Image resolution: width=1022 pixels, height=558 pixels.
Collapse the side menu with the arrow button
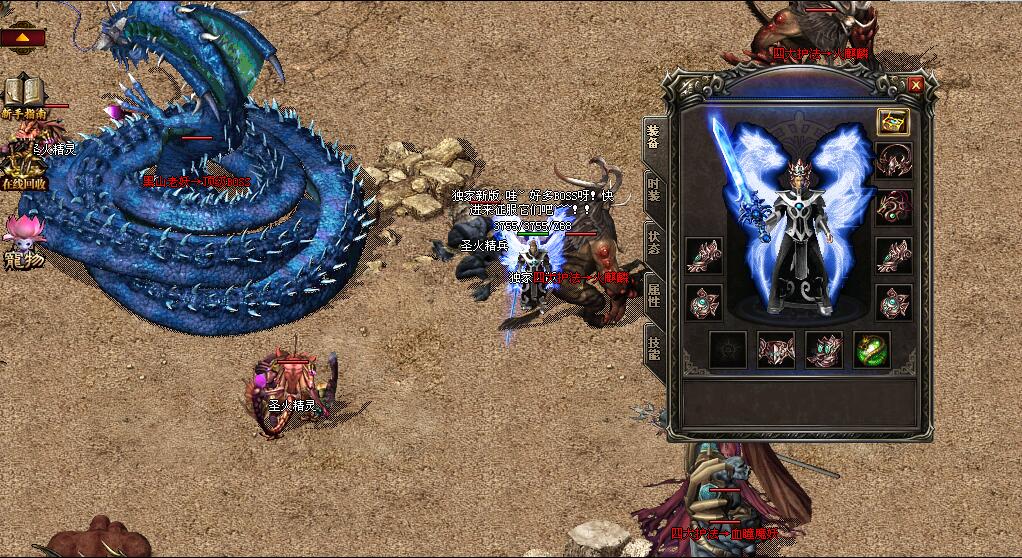pyautogui.click(x=22, y=38)
